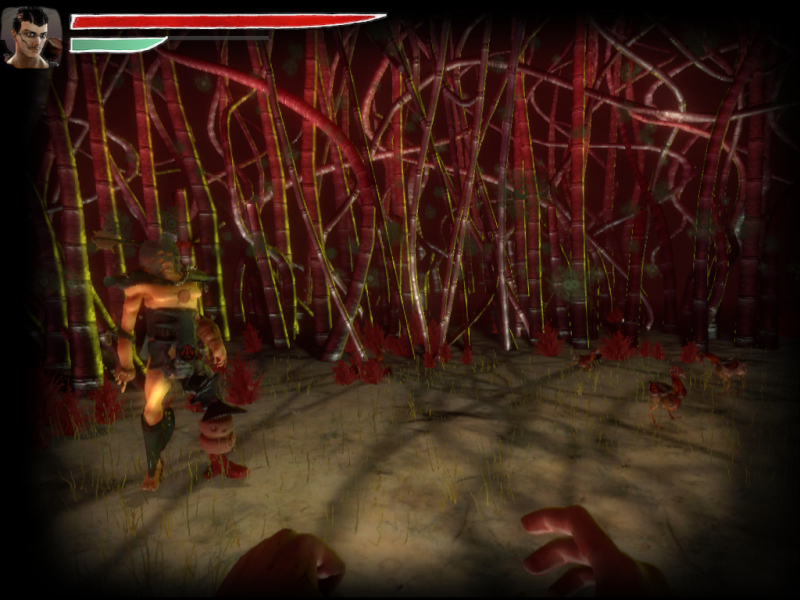The width and height of the screenshot is (800, 600).
Task: Click the player character portrait
Action: click(x=33, y=37)
